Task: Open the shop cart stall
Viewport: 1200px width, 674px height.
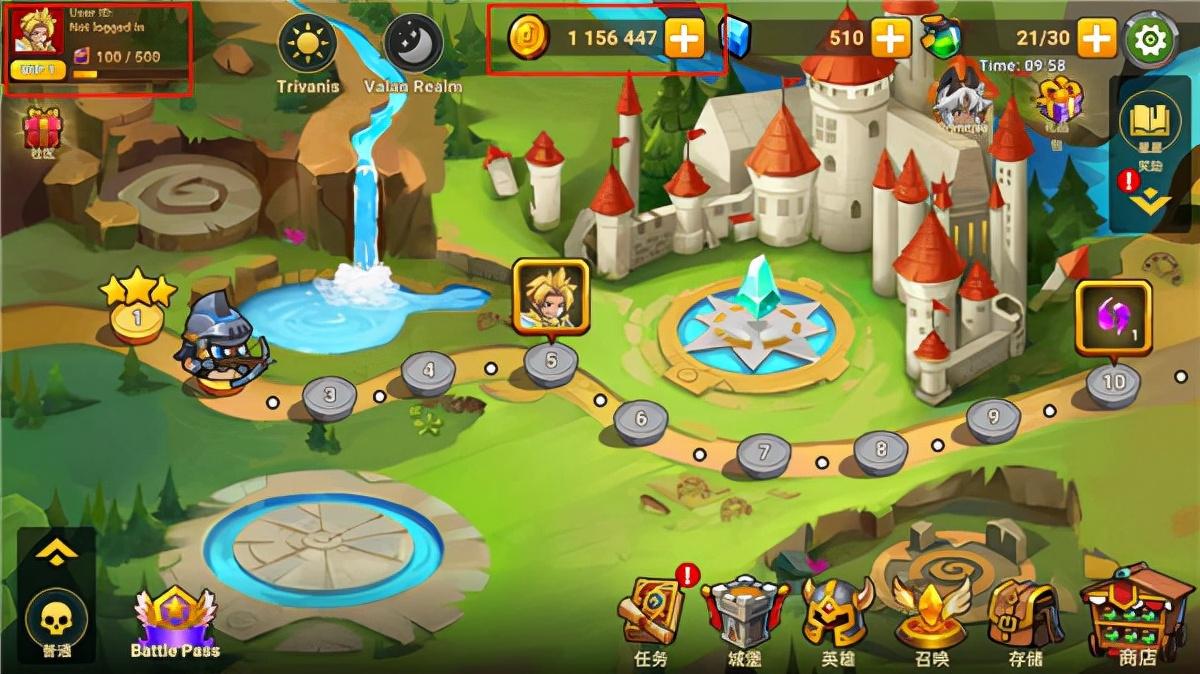Action: point(1137,609)
